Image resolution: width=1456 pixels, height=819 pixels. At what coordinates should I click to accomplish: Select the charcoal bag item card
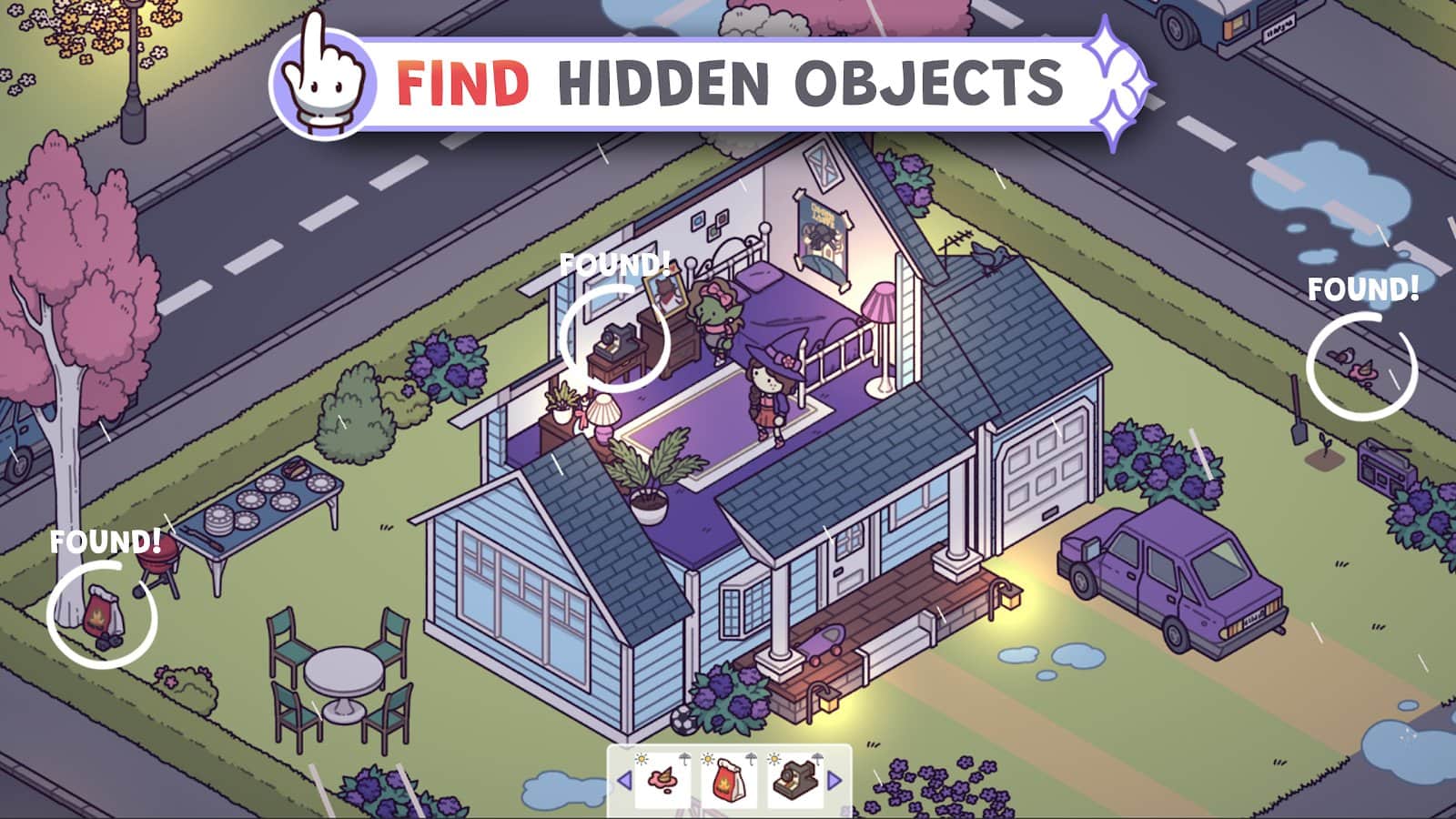(728, 780)
